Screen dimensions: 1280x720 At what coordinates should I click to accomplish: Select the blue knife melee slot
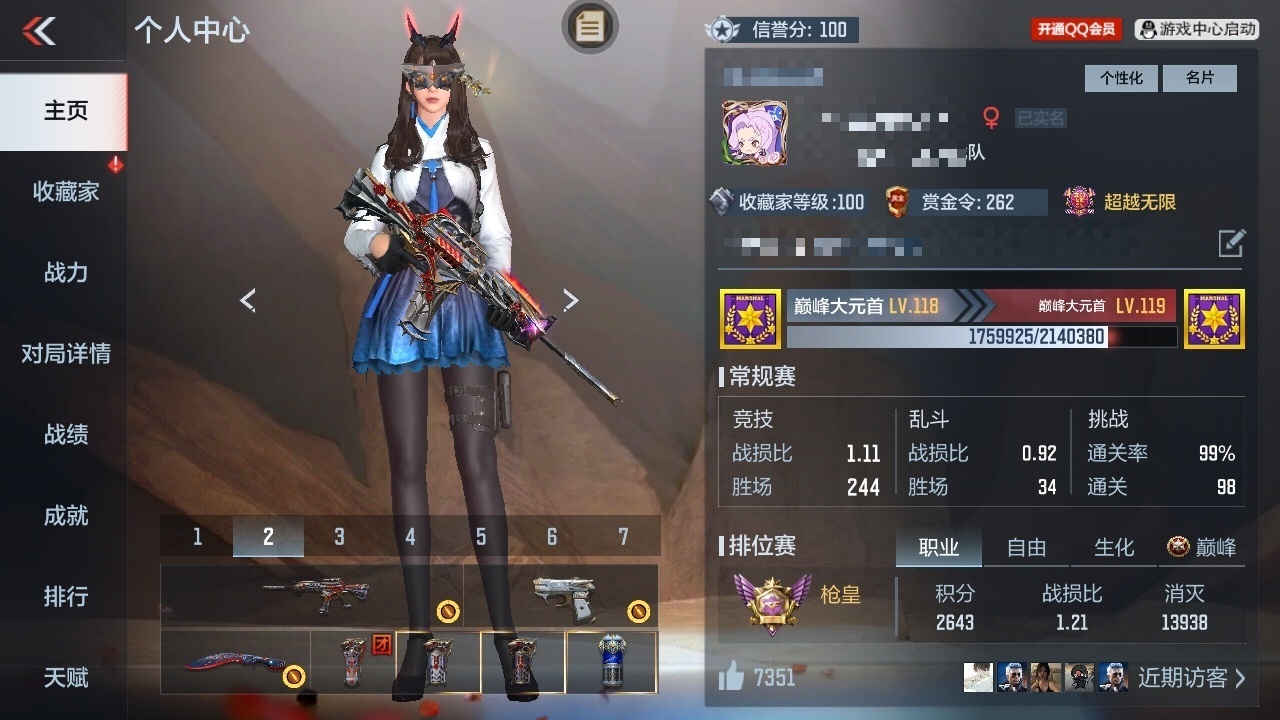(x=236, y=662)
